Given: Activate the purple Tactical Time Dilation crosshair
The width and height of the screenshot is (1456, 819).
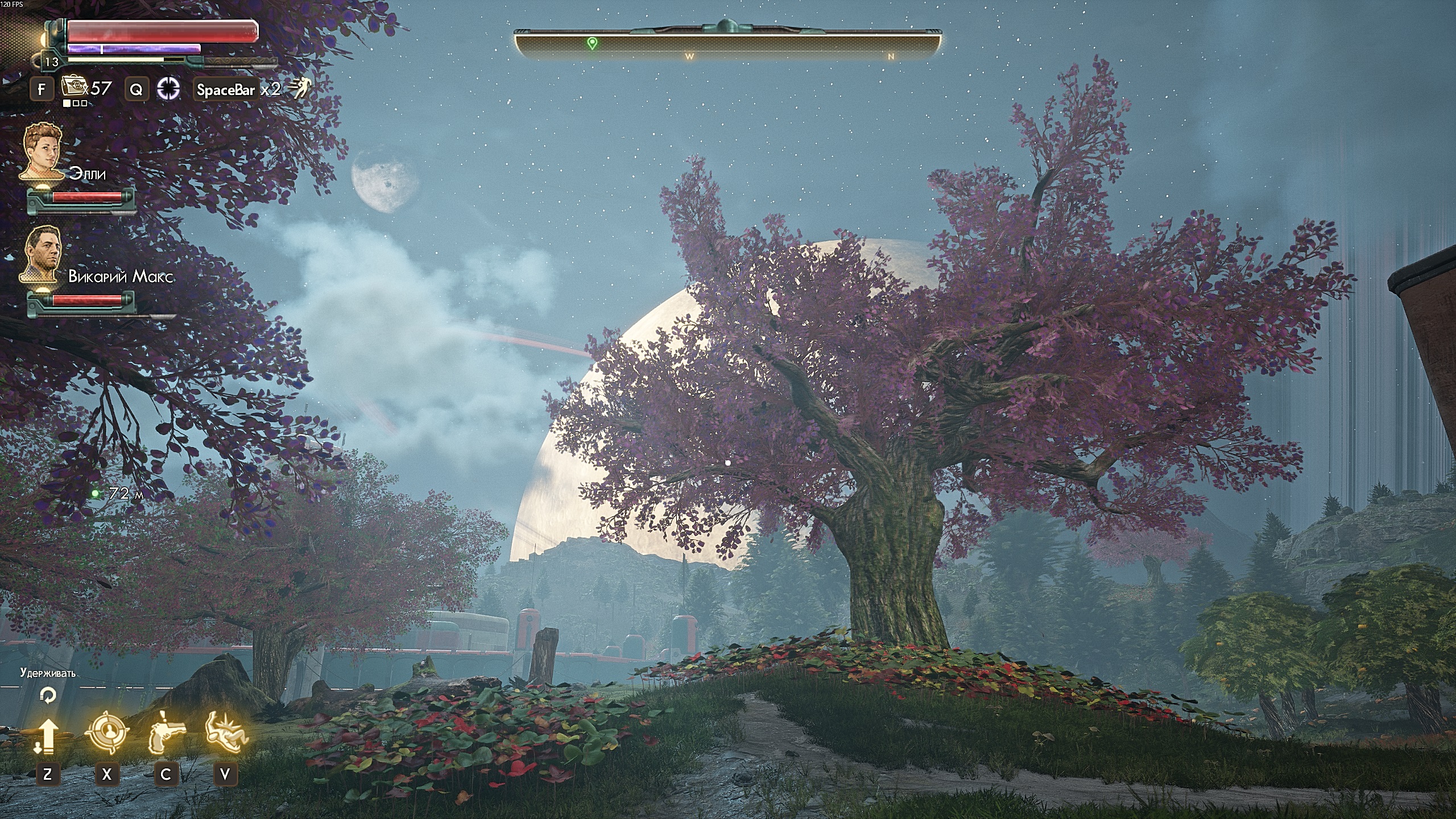Looking at the screenshot, I should (169, 88).
